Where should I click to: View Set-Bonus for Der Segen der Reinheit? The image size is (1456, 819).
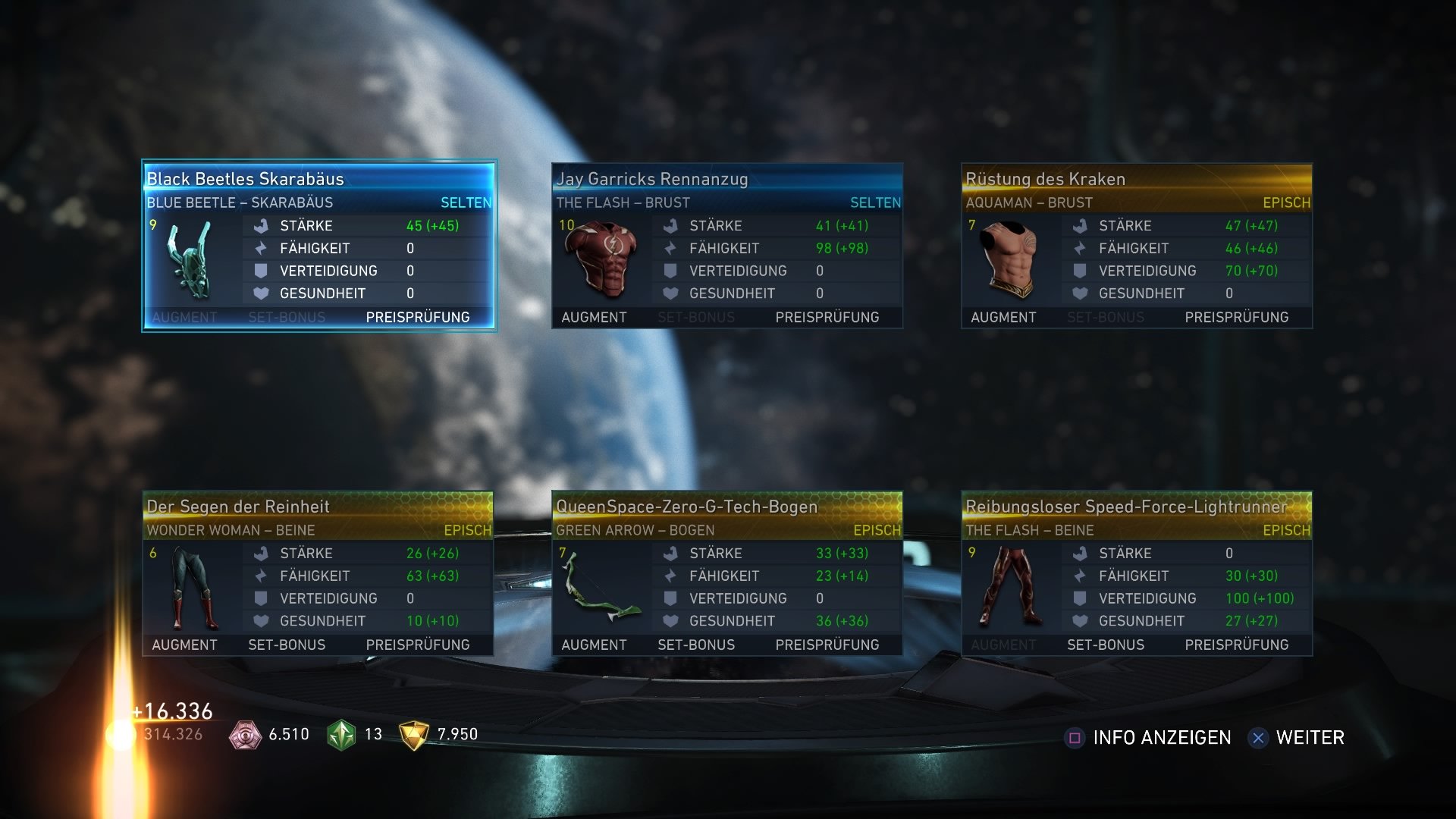click(x=287, y=645)
